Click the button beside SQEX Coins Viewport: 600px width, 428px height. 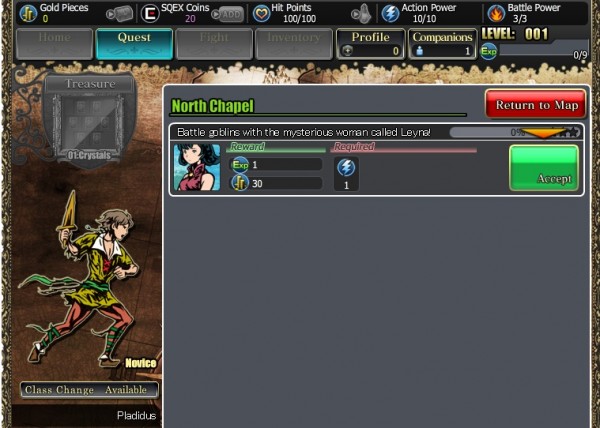coord(231,14)
